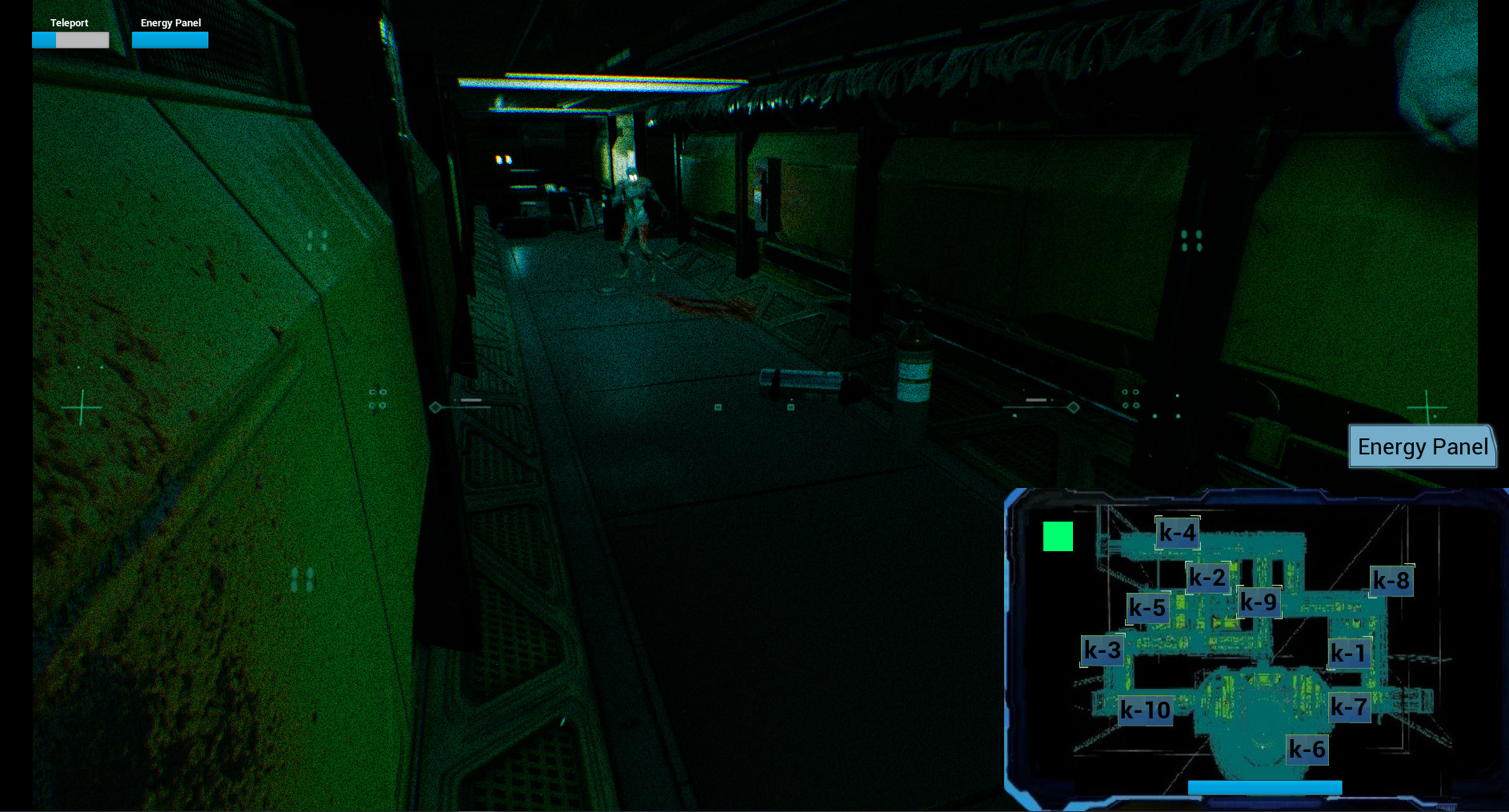Screen dimensions: 1509x812
Task: Click the Teleport charge progress bar
Action: point(70,39)
